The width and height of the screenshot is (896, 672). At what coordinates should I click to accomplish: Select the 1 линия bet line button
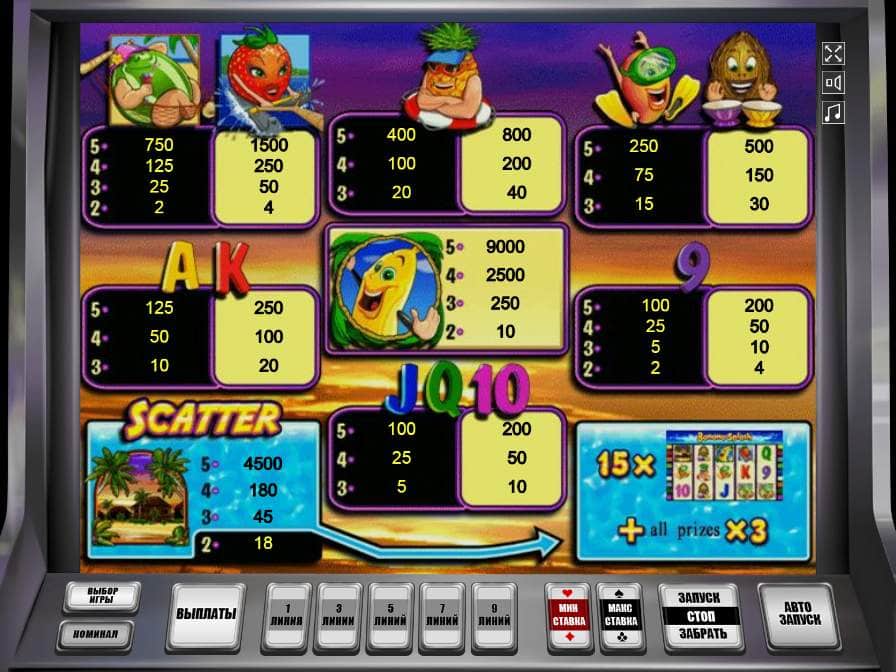click(287, 613)
